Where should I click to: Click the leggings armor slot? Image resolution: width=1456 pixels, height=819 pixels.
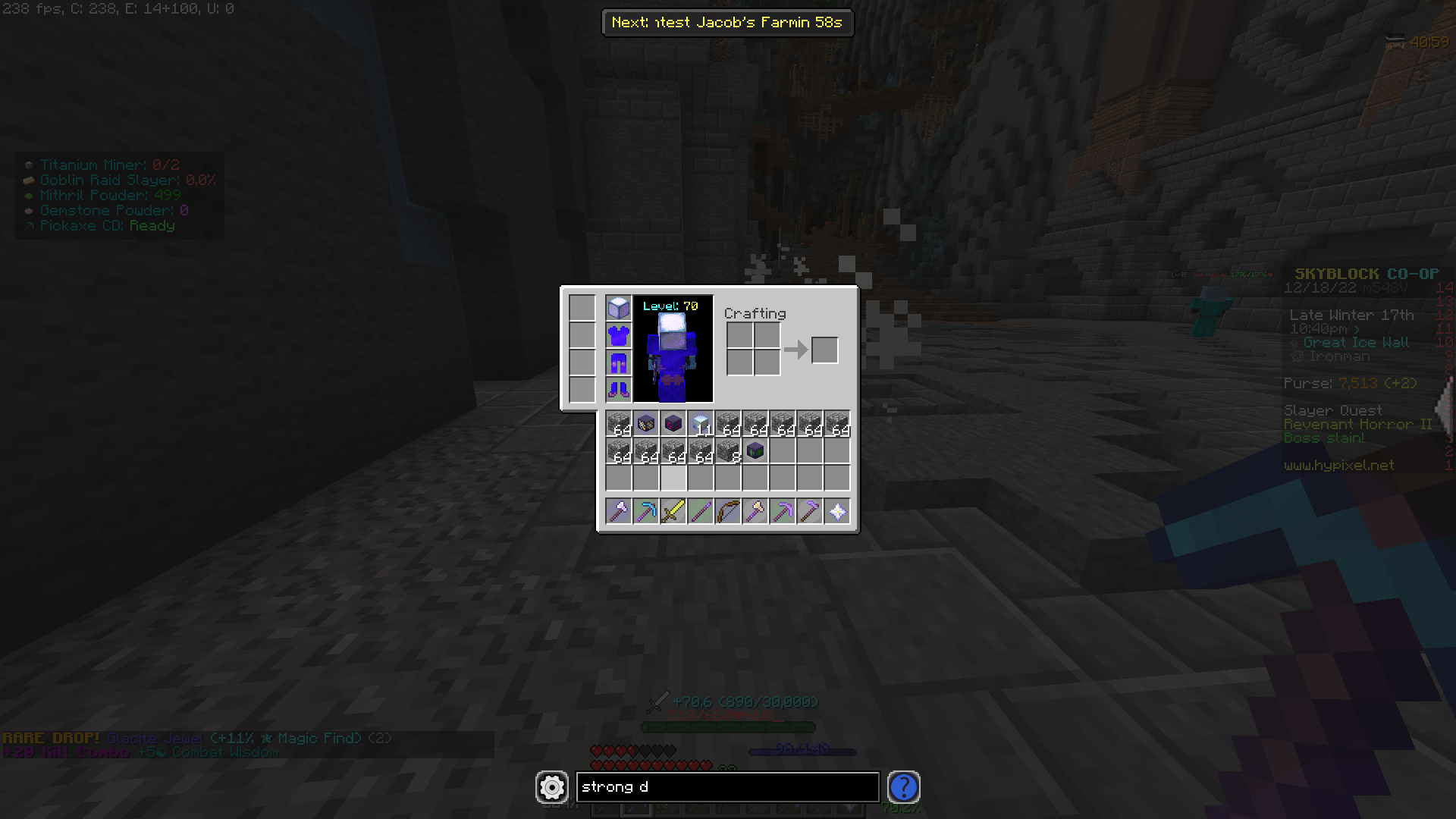coord(618,362)
